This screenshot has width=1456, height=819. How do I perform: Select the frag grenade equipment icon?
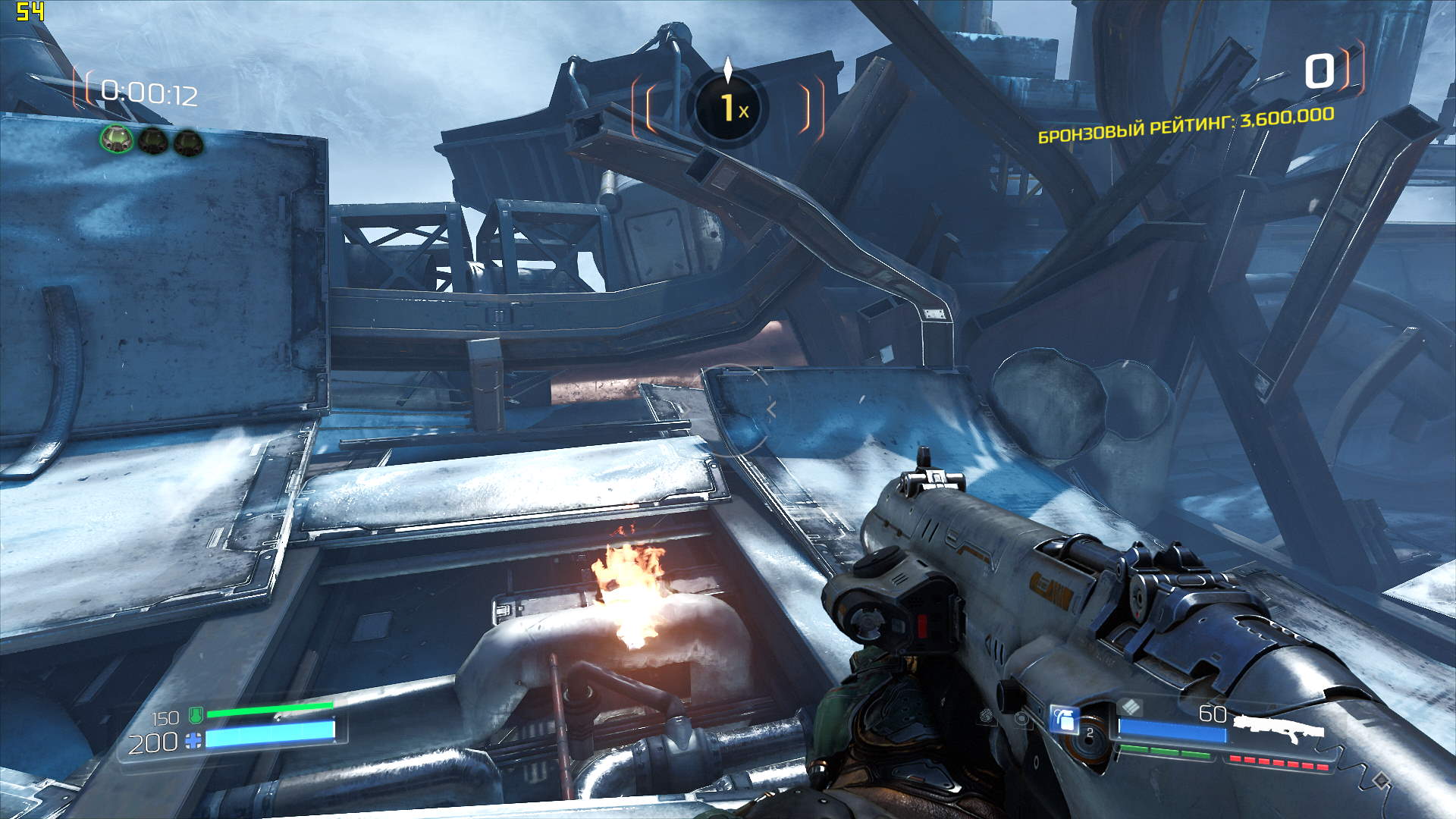pos(1064,719)
